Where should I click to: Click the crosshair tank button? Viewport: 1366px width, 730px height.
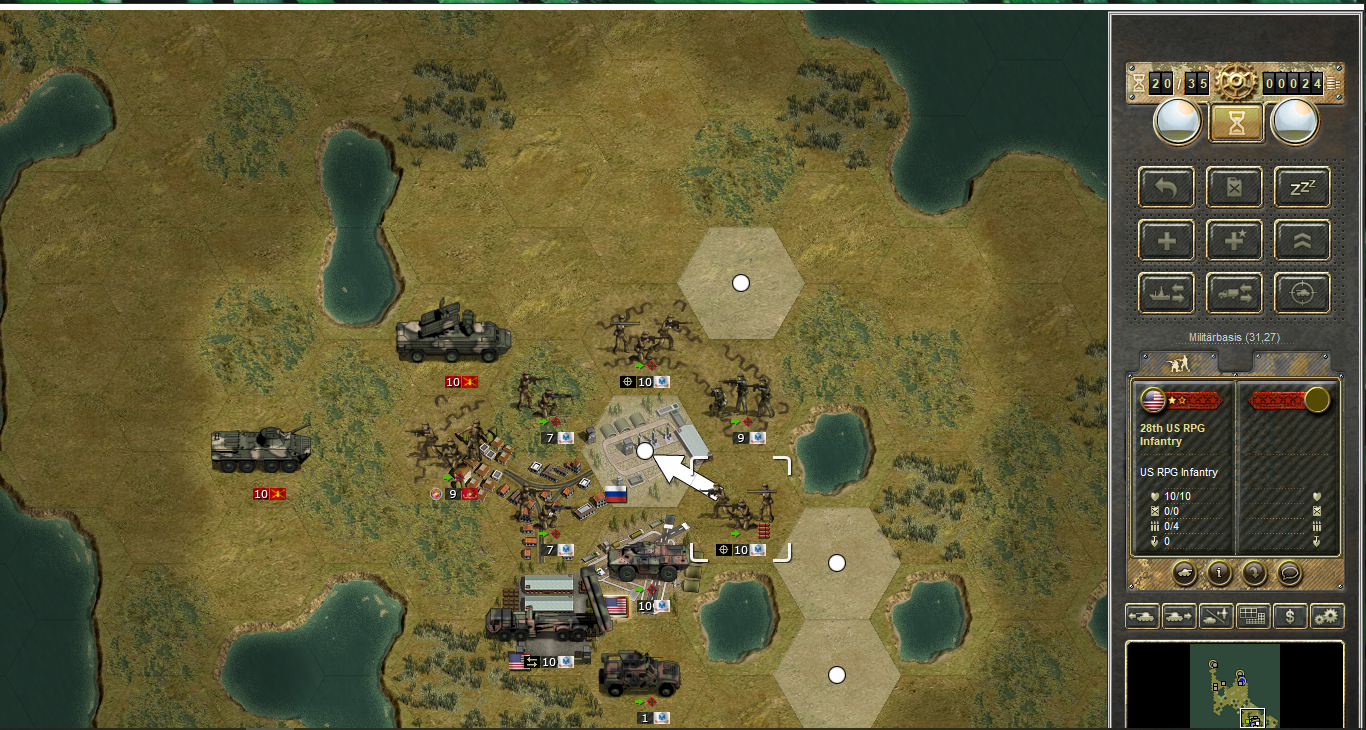tap(1302, 293)
